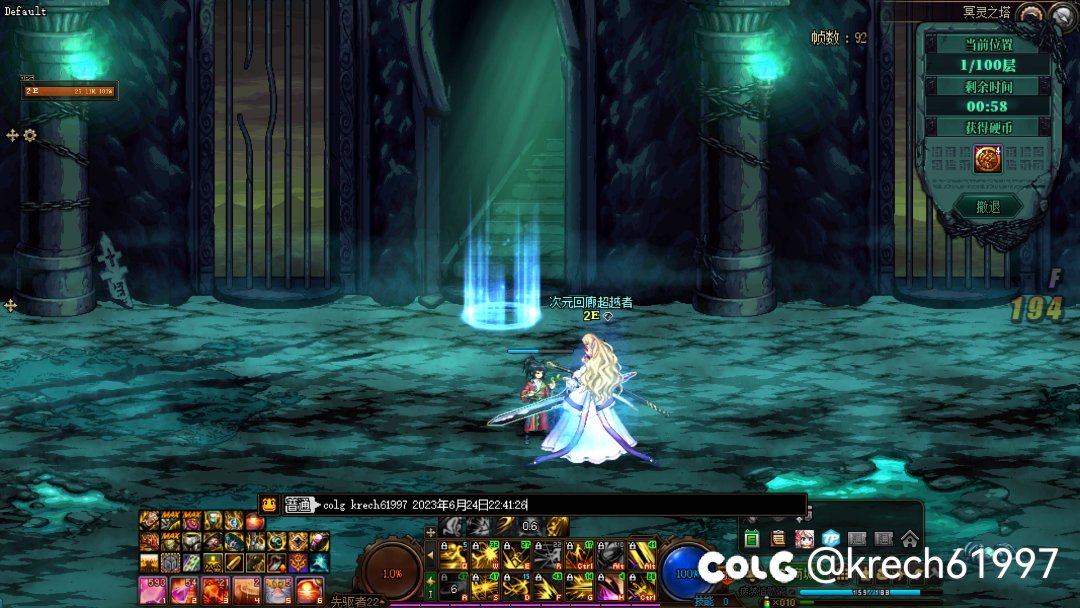This screenshot has width=1080, height=608.
Task: Click the chat message input box
Action: [560, 505]
